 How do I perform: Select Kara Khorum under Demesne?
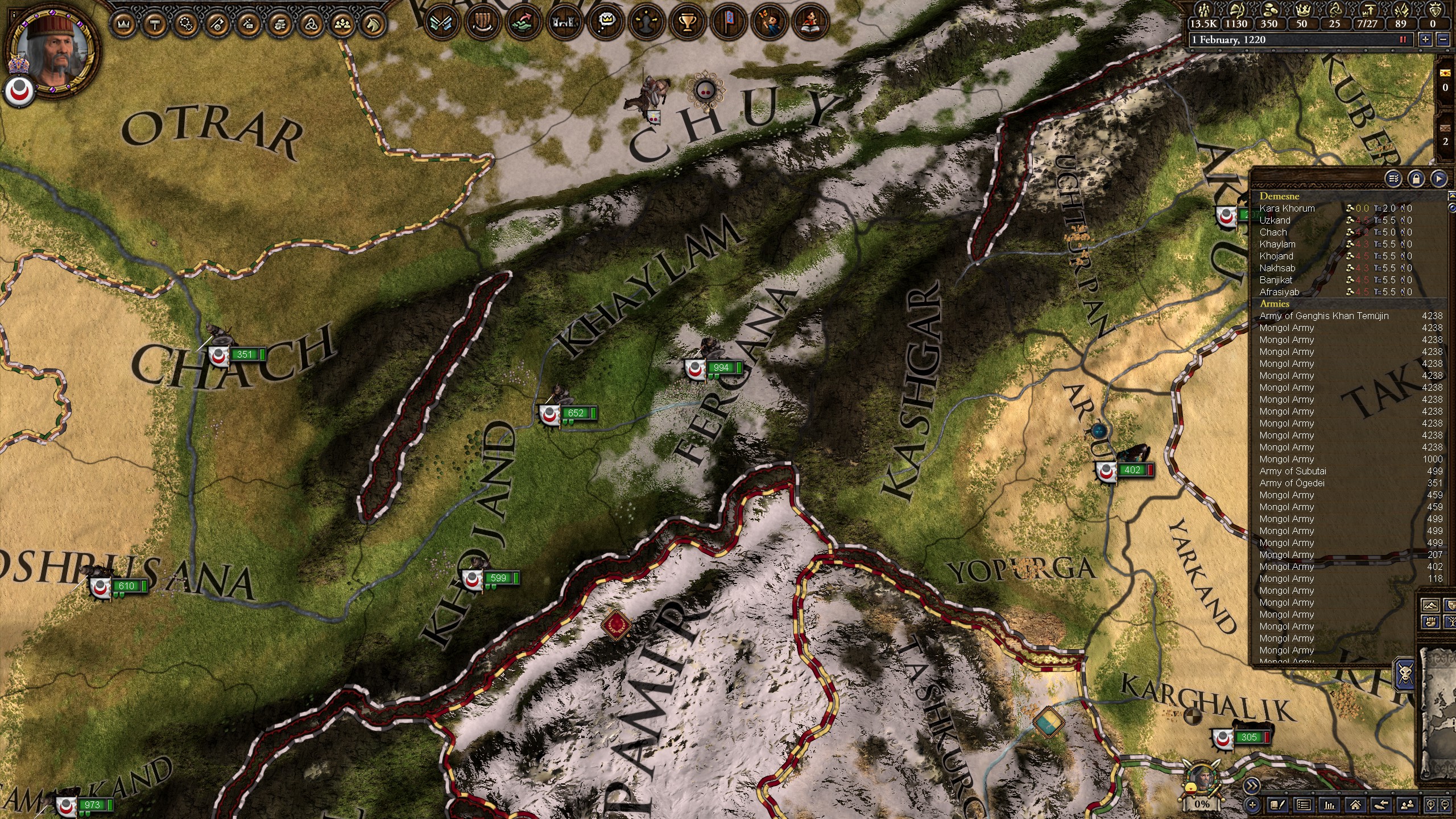point(1287,208)
